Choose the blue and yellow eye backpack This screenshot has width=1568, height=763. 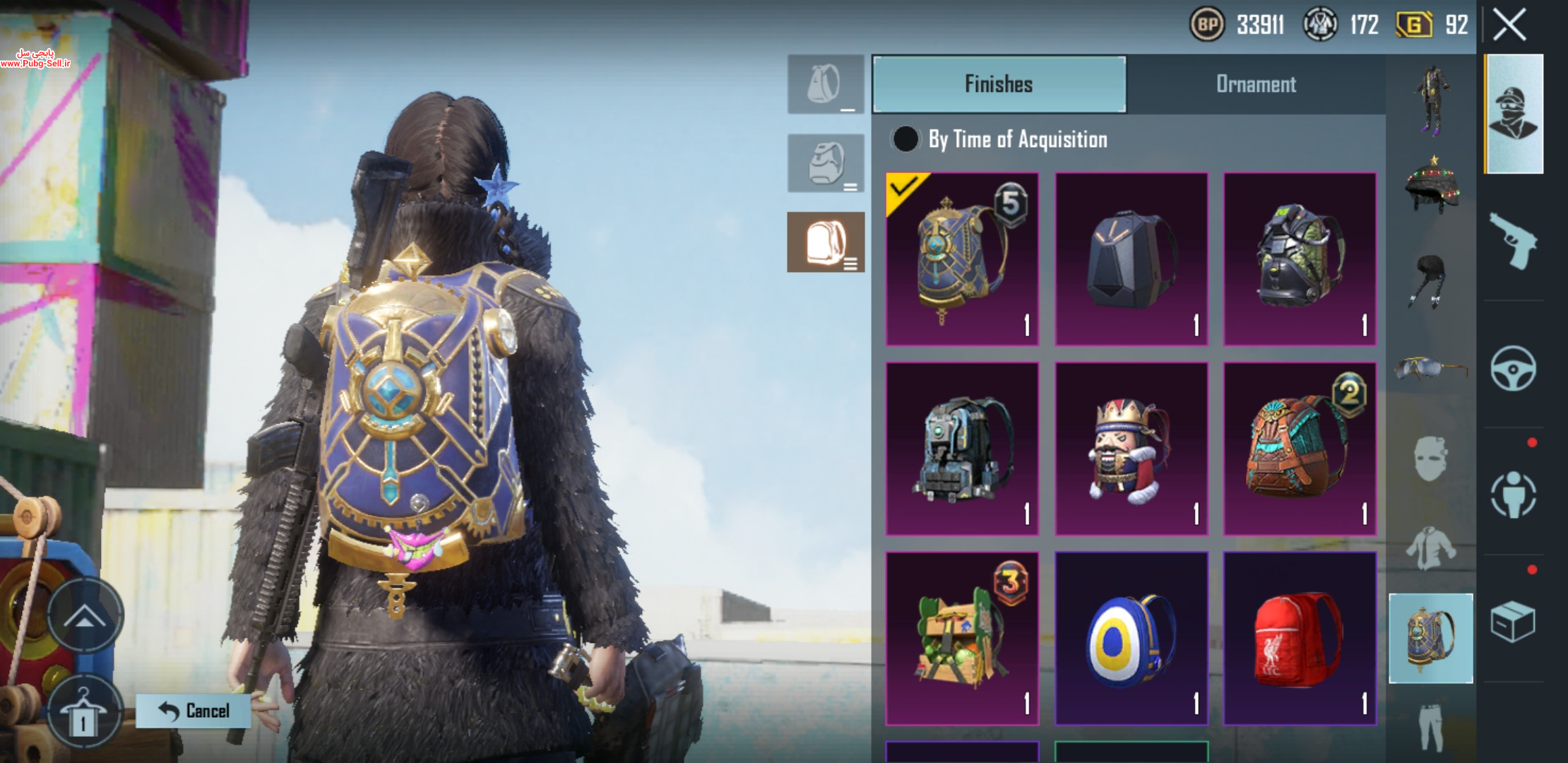(1131, 639)
